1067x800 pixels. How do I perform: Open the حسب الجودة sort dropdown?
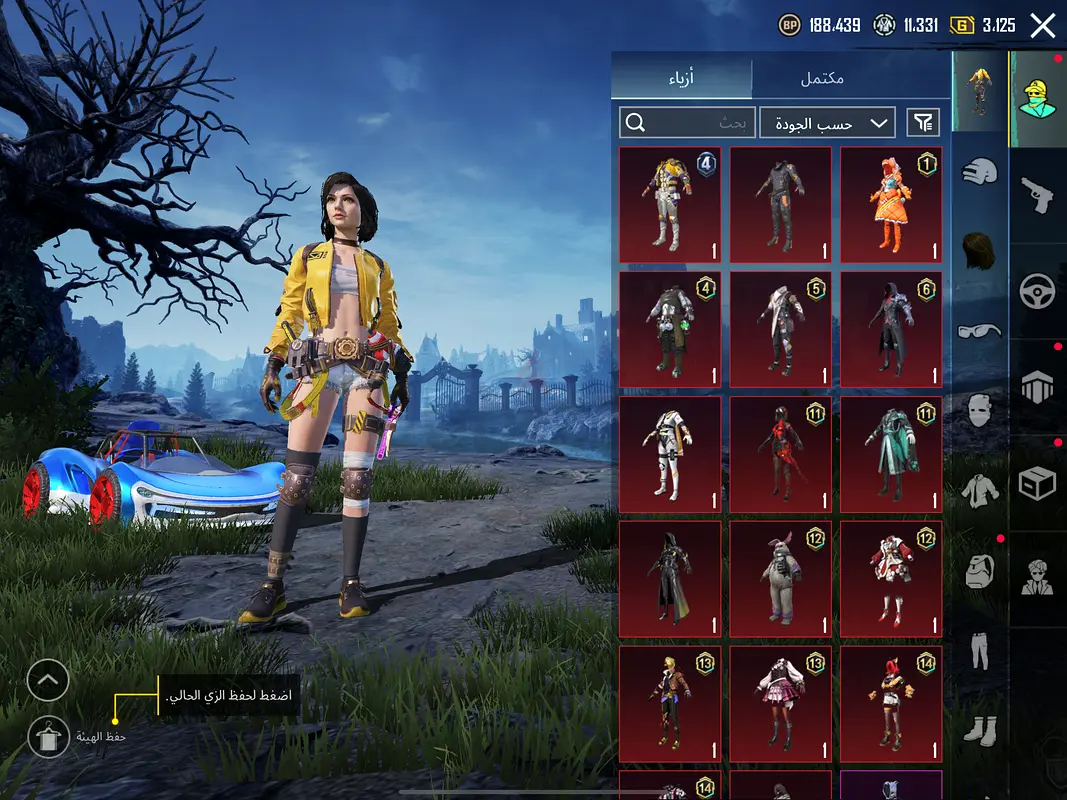coord(826,123)
